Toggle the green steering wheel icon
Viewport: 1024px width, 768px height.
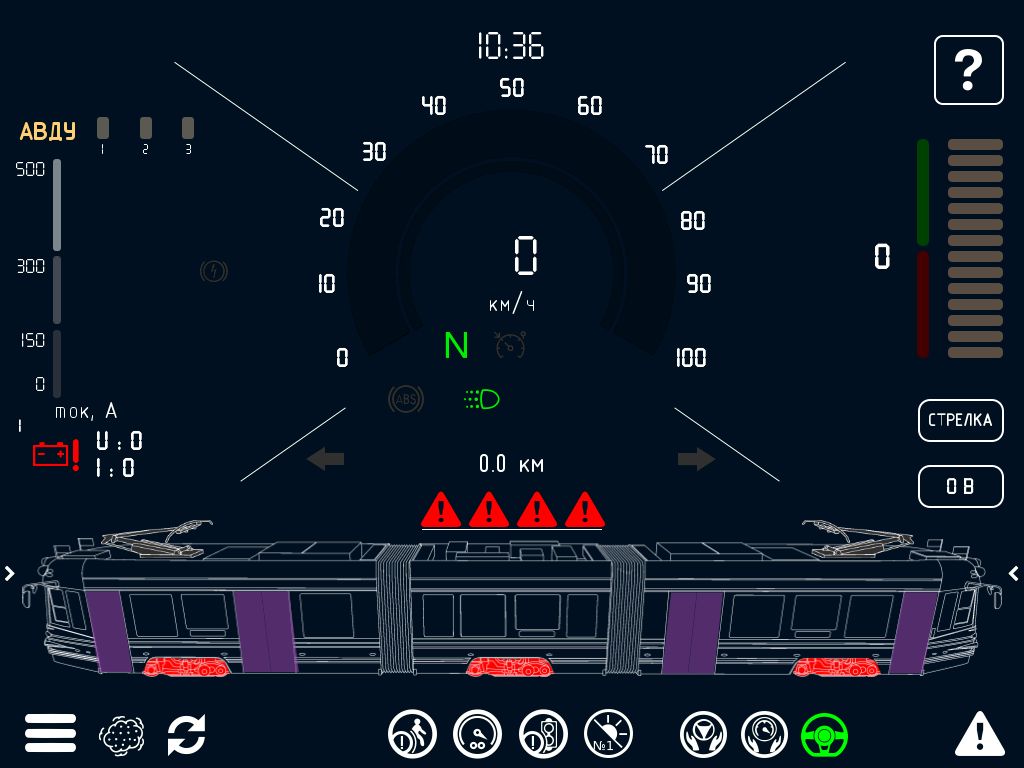click(825, 735)
